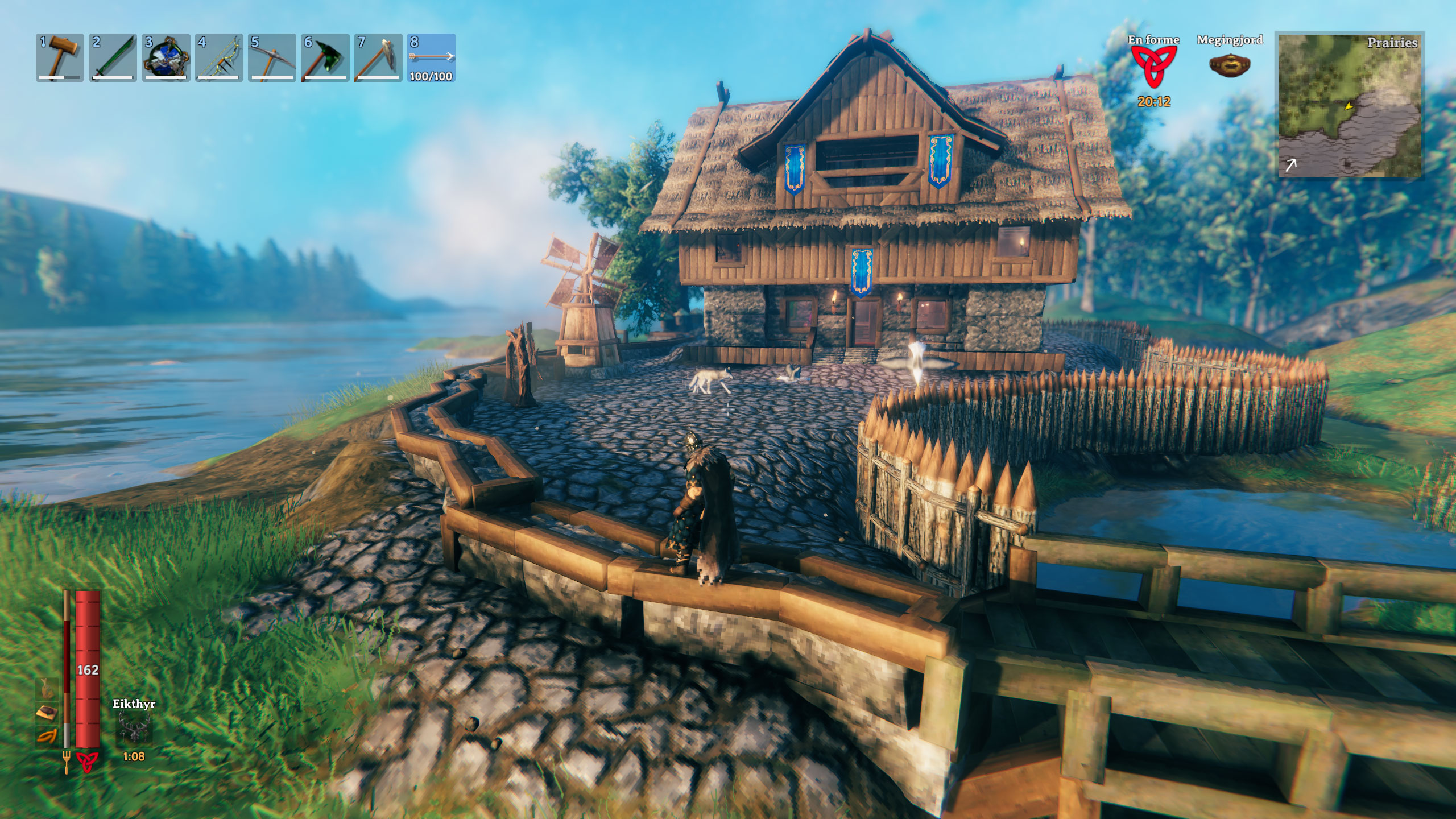
Task: Open the Prairies minimap
Action: point(1350,105)
